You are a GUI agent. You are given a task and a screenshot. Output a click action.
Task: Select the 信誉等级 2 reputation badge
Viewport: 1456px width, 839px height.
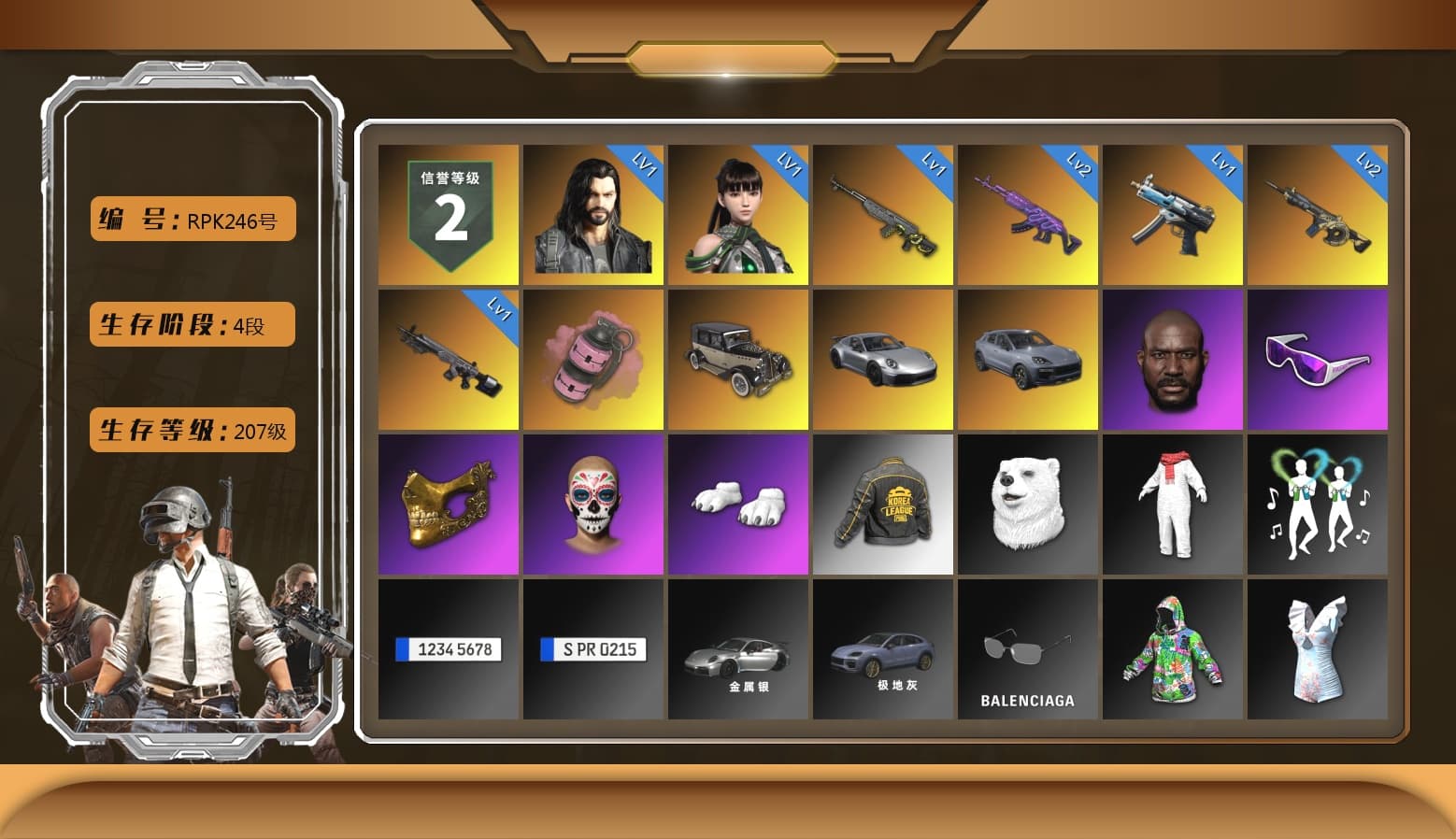[x=447, y=215]
